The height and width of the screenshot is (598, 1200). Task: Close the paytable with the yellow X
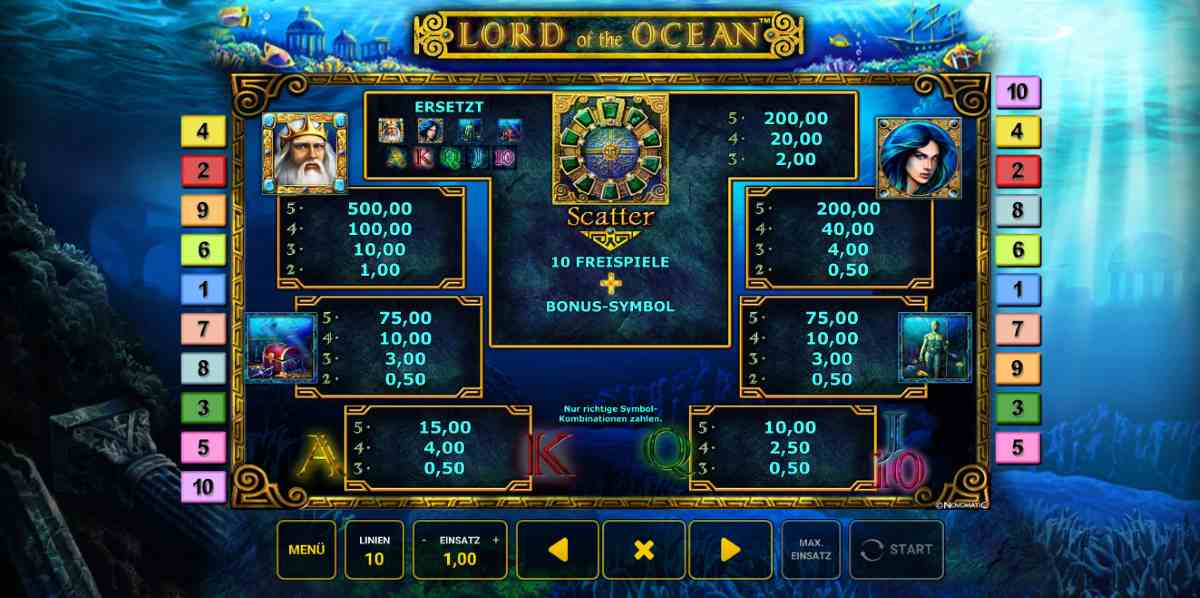coord(644,549)
